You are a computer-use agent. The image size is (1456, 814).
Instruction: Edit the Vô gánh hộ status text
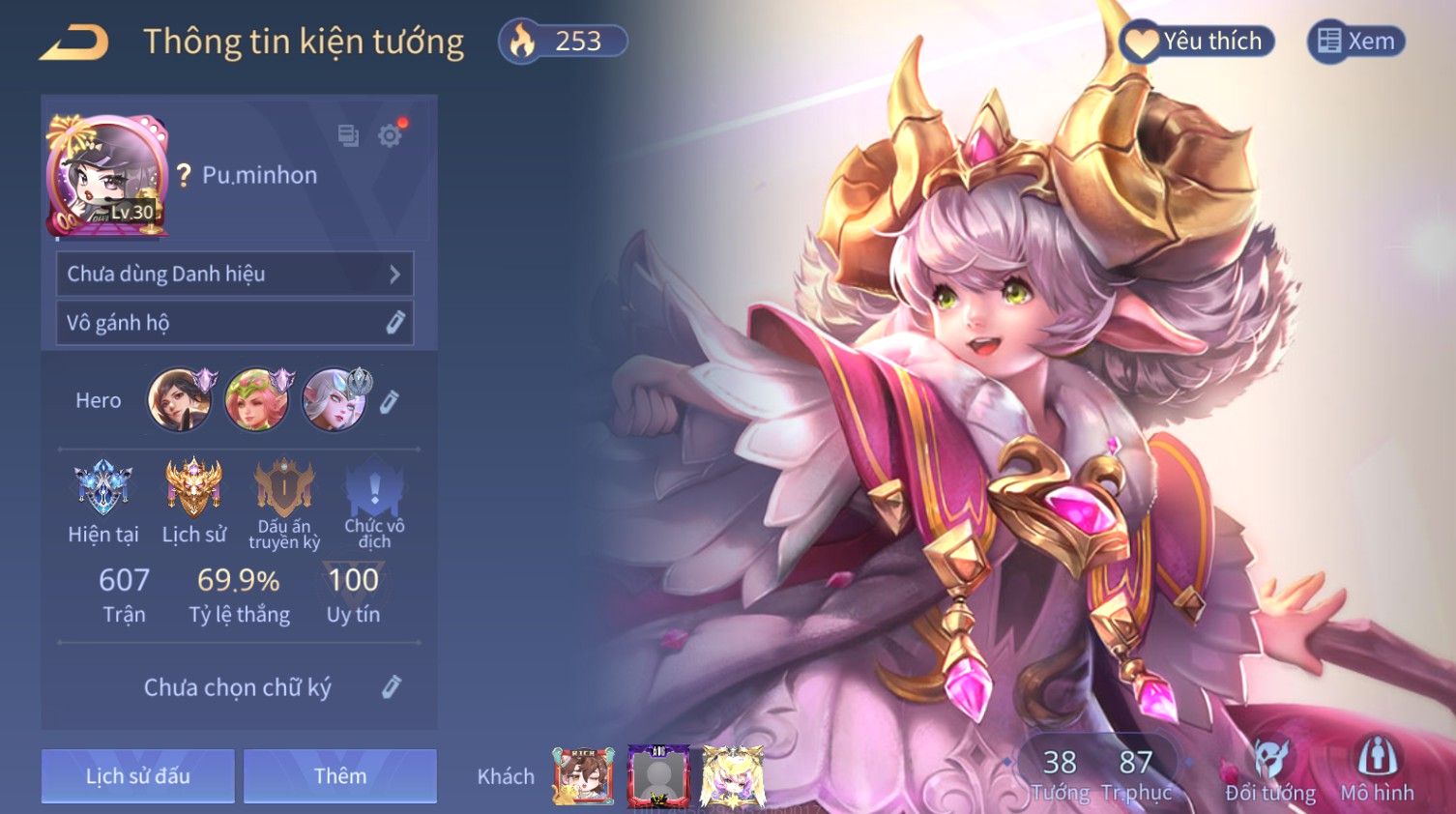[x=394, y=323]
